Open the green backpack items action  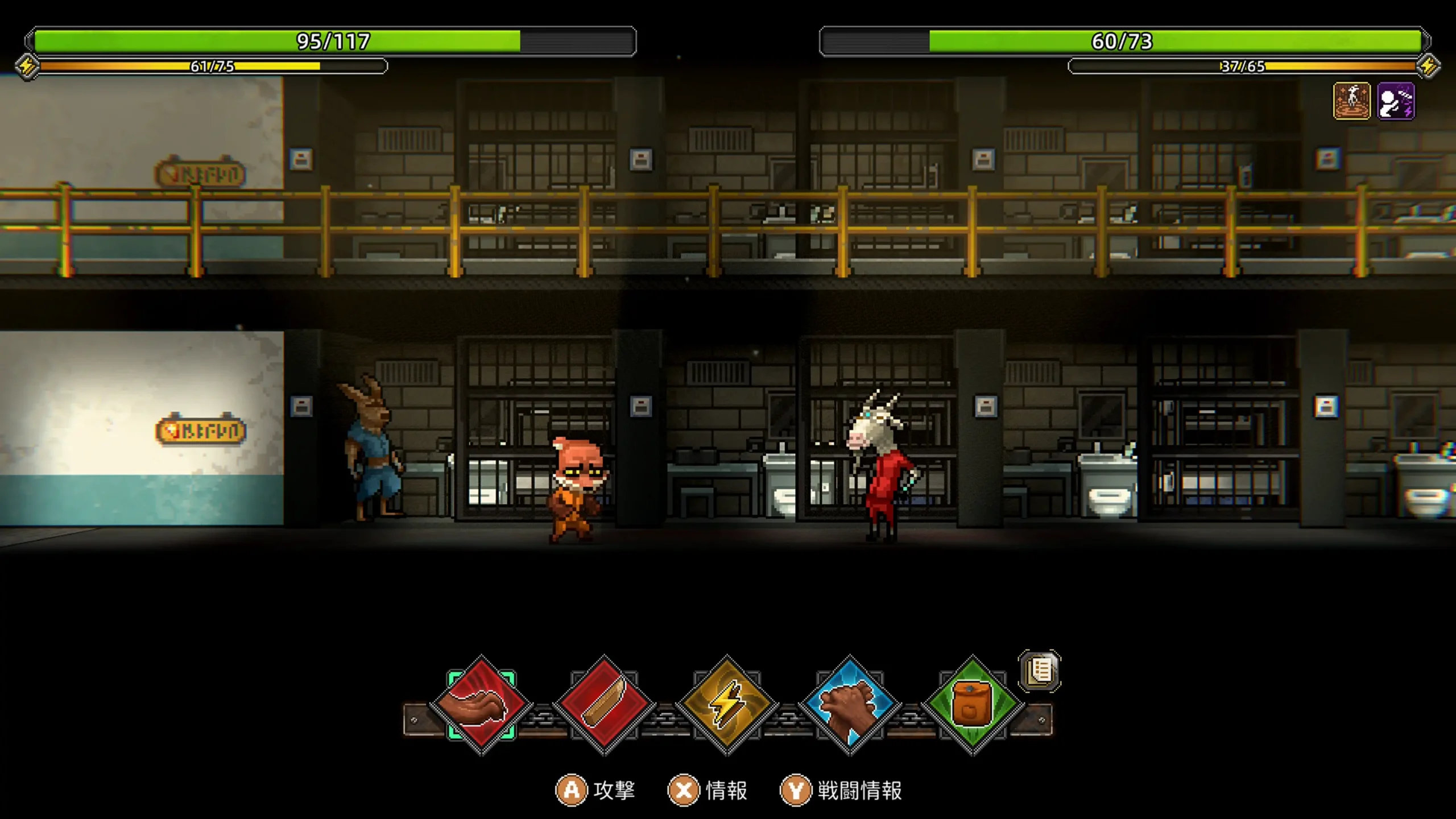[973, 705]
